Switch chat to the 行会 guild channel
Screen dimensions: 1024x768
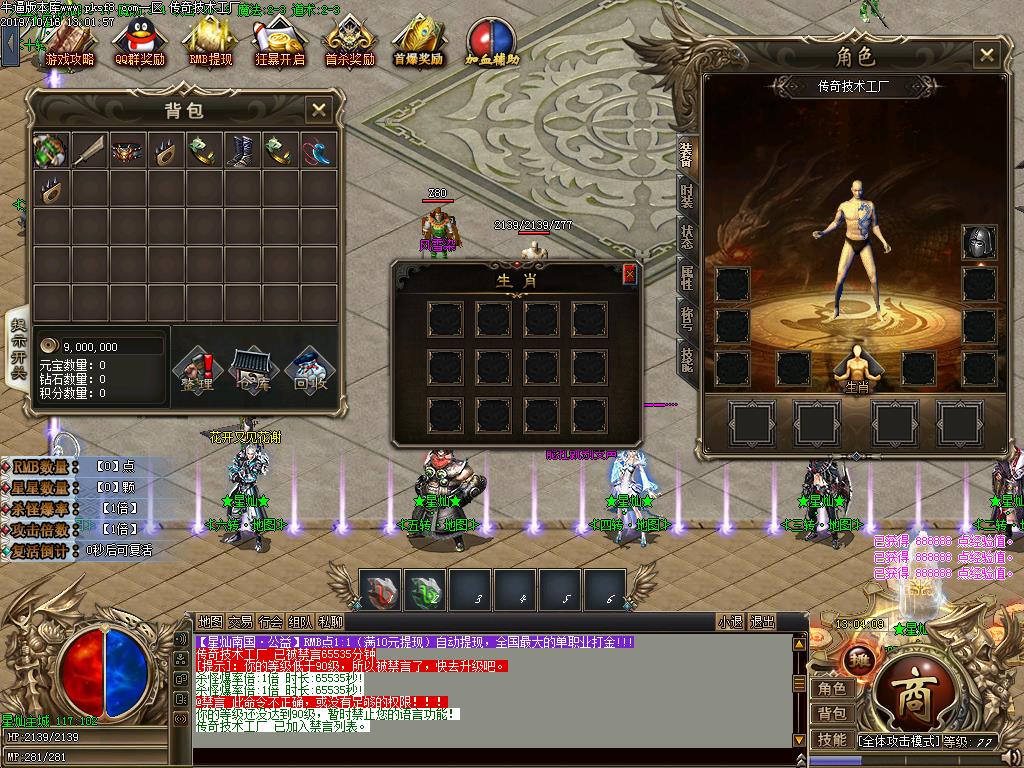[270, 621]
